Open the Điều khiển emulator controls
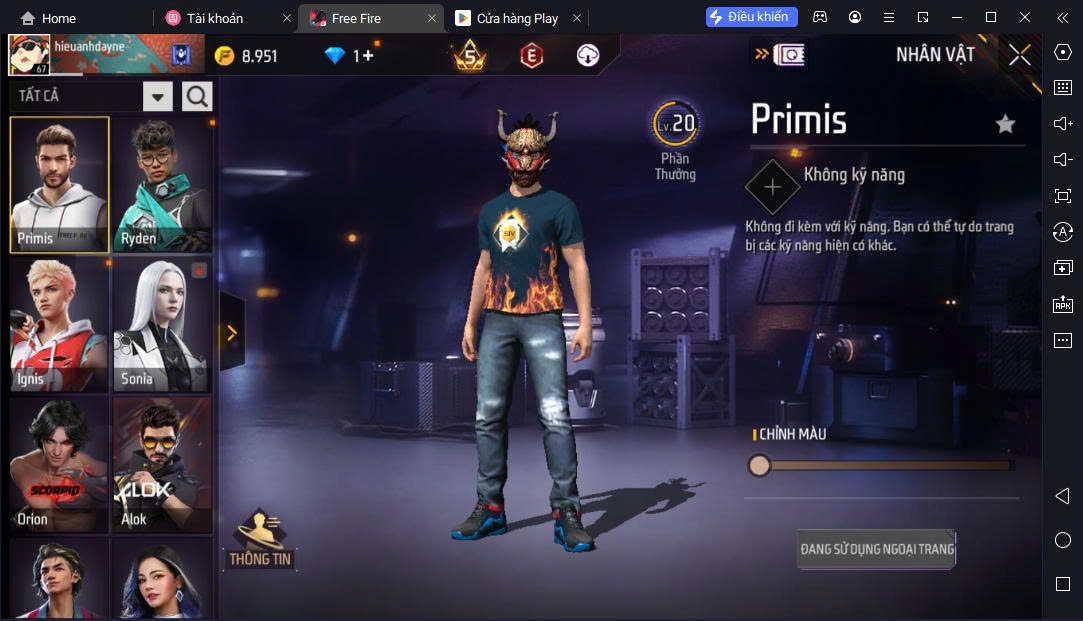This screenshot has width=1083, height=621. (x=752, y=17)
